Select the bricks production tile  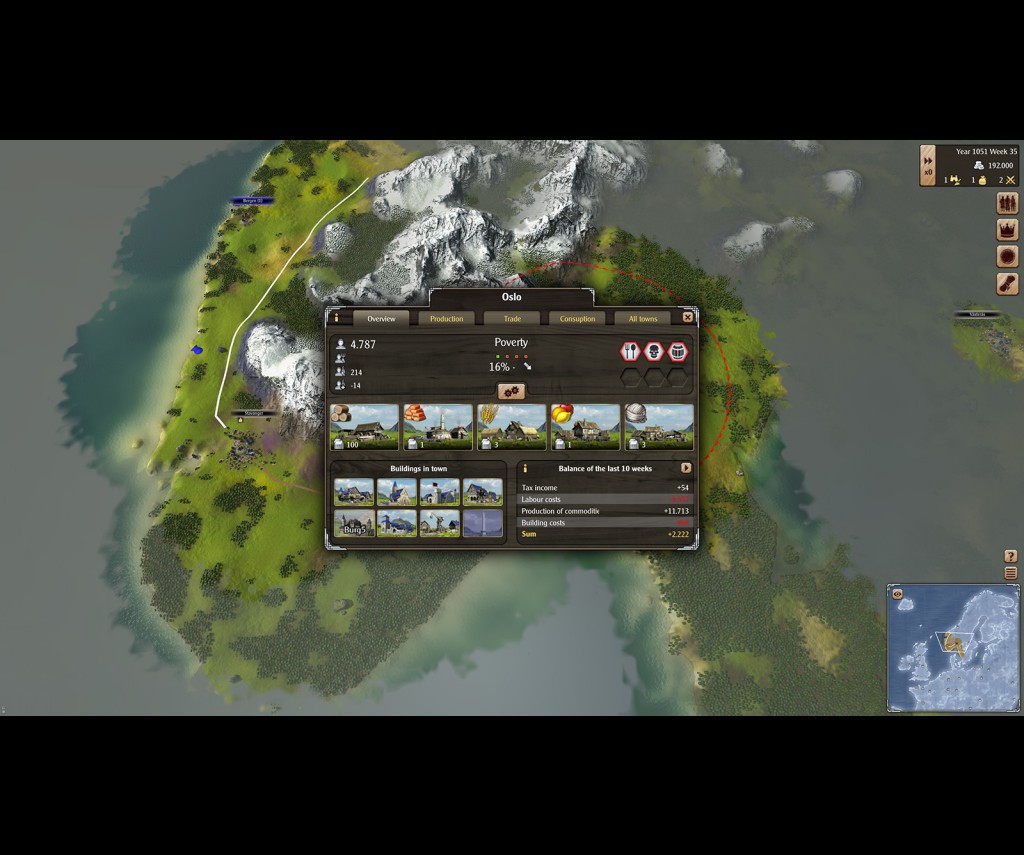tap(438, 427)
